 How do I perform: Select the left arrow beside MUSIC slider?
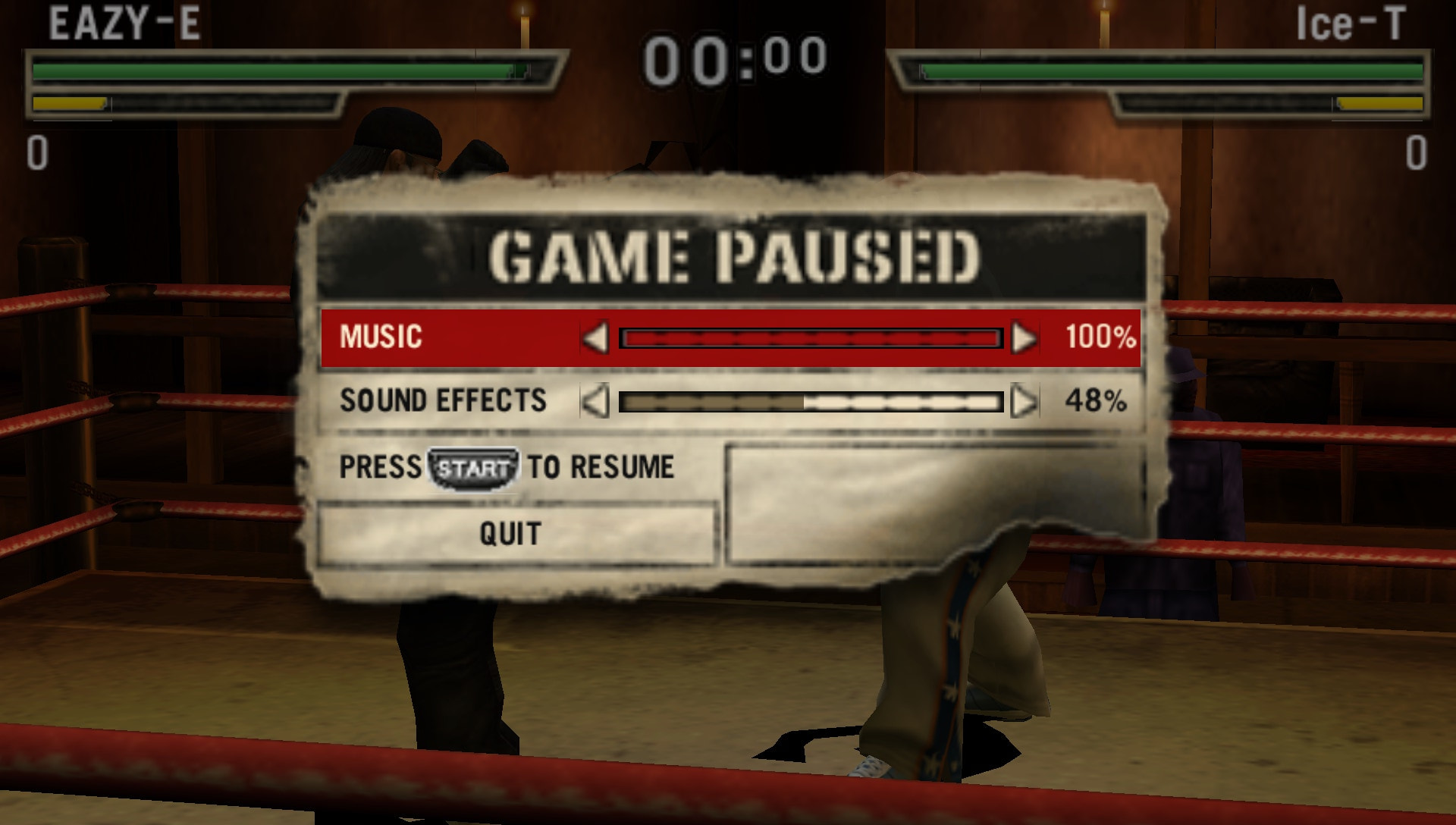point(596,340)
